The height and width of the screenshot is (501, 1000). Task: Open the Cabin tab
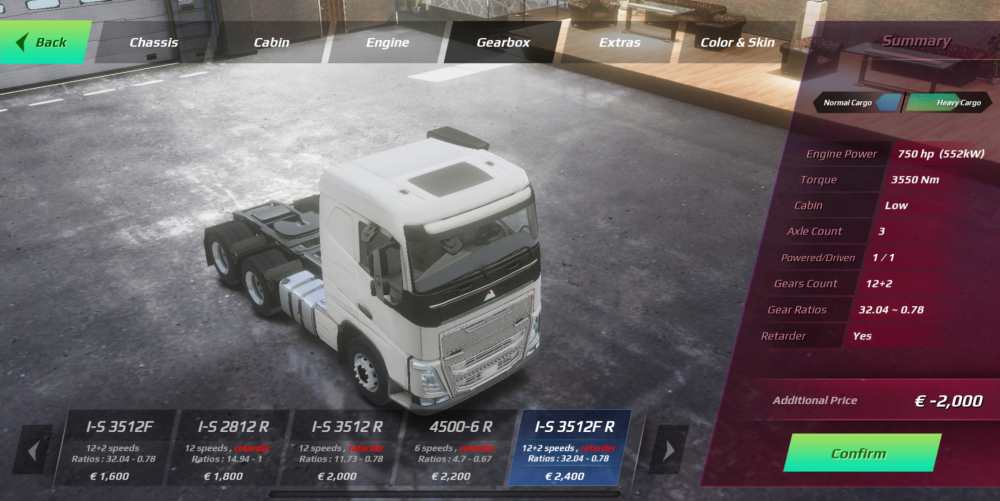271,43
